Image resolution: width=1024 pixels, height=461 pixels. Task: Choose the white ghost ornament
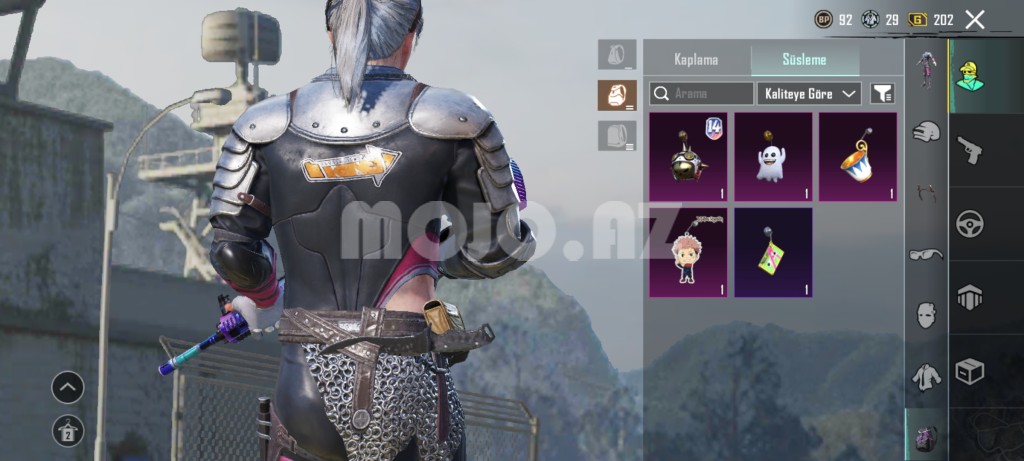tap(773, 157)
